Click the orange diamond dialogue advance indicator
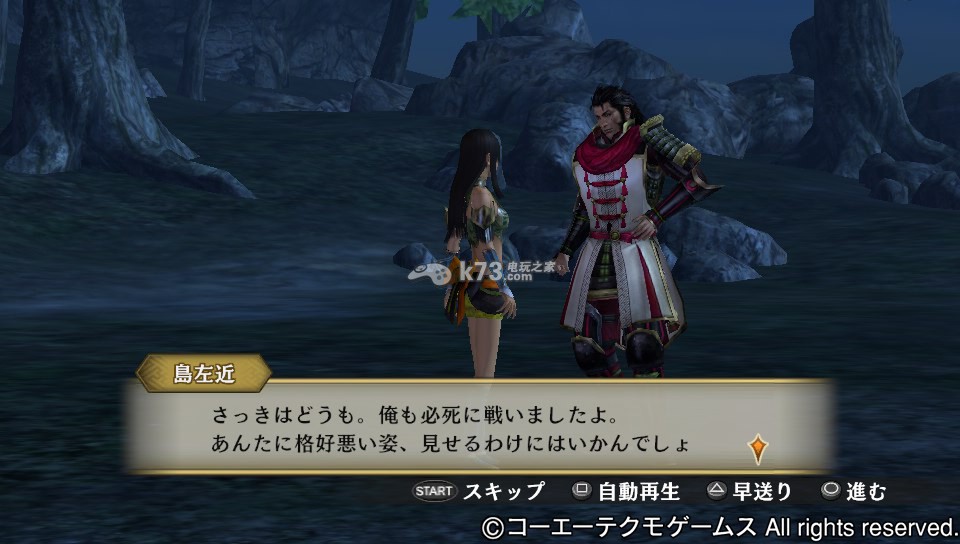The width and height of the screenshot is (960, 544). [757, 448]
